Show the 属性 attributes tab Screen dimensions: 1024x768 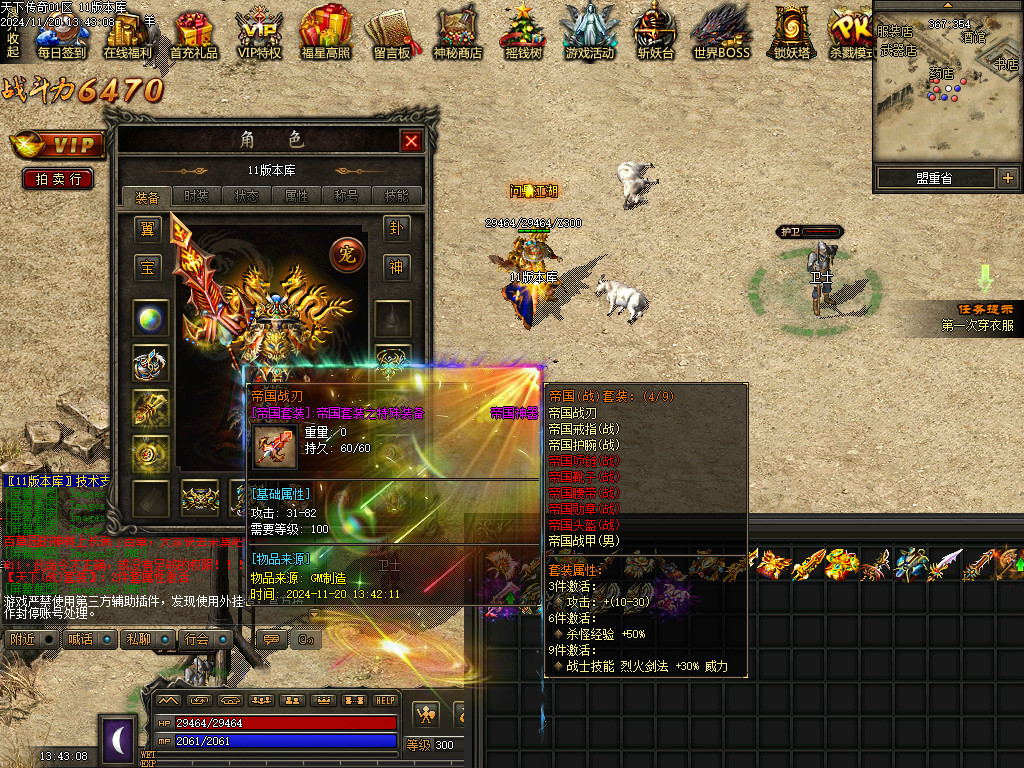pyautogui.click(x=297, y=196)
